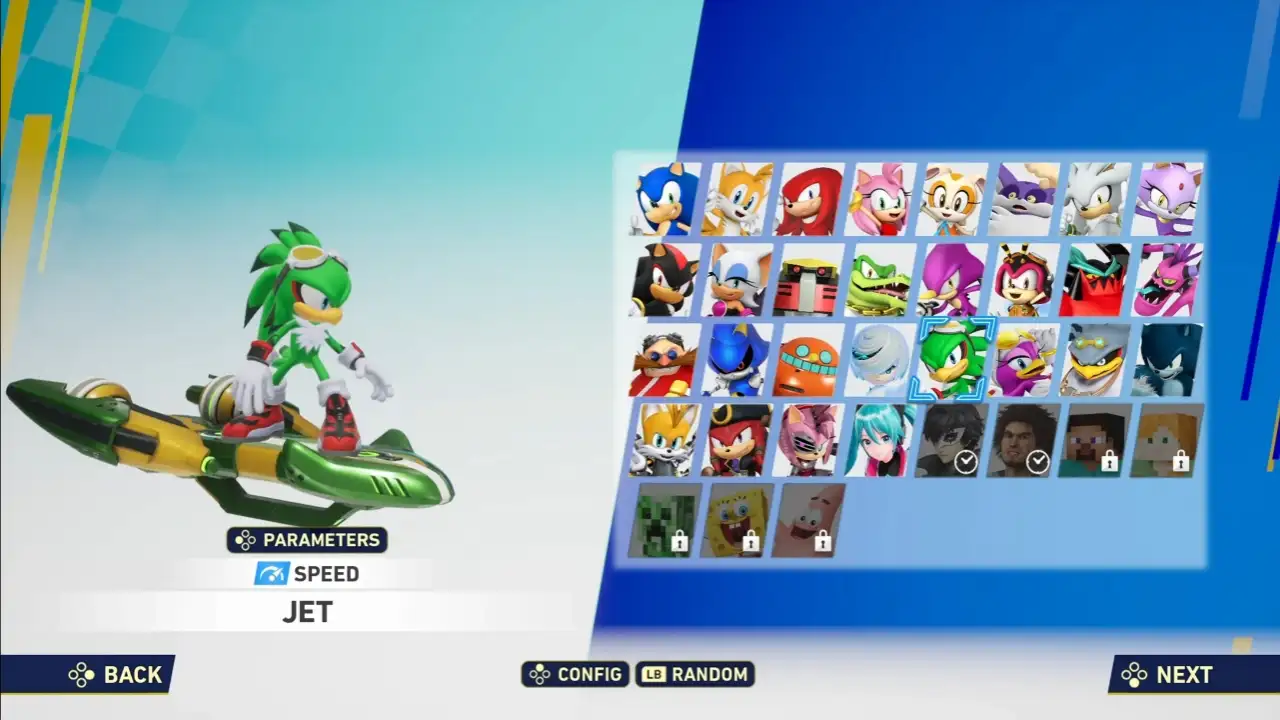The width and height of the screenshot is (1280, 720).
Task: Select Amy Rose's portrait
Action: pos(878,200)
